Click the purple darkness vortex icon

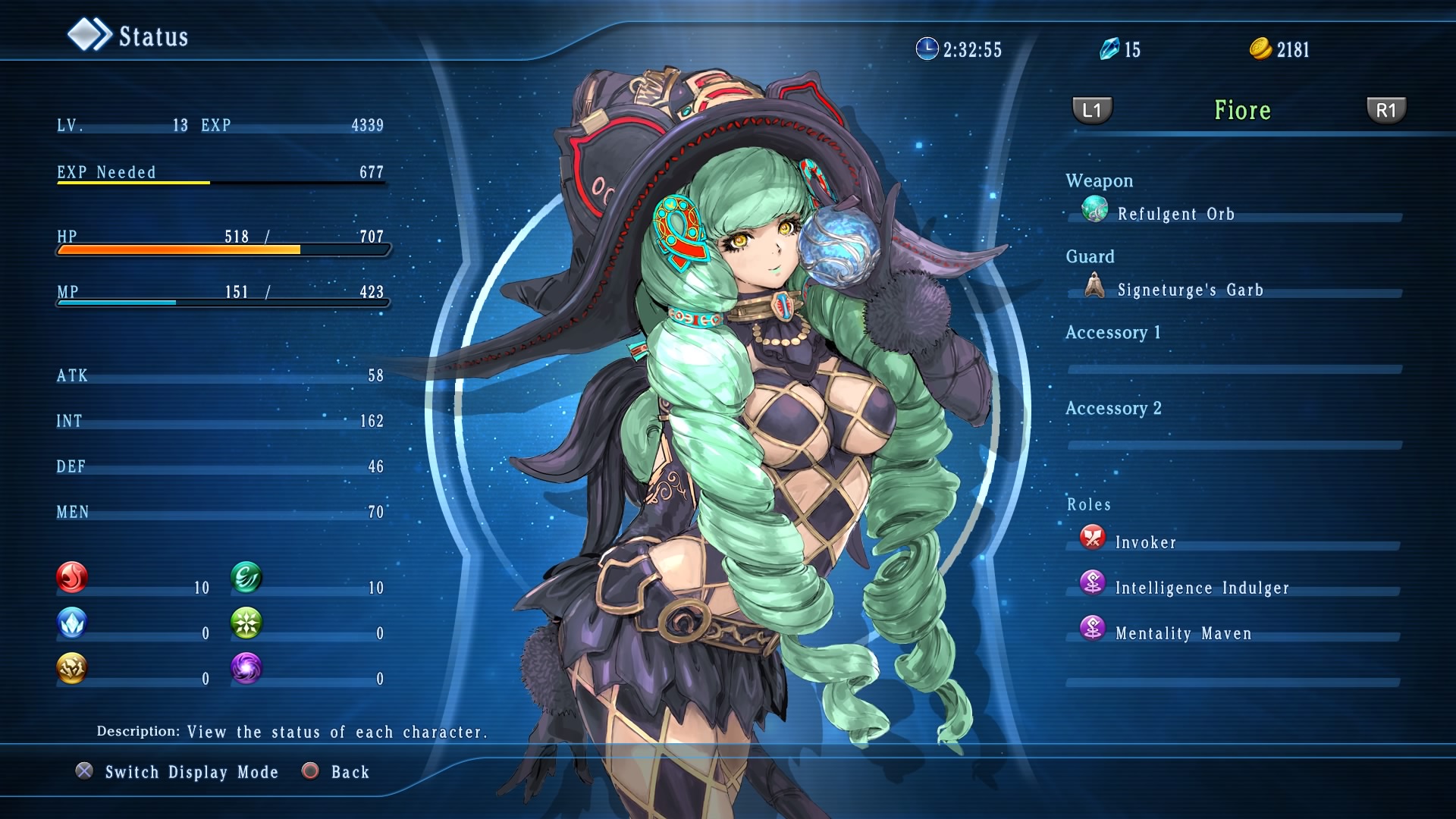click(x=246, y=669)
